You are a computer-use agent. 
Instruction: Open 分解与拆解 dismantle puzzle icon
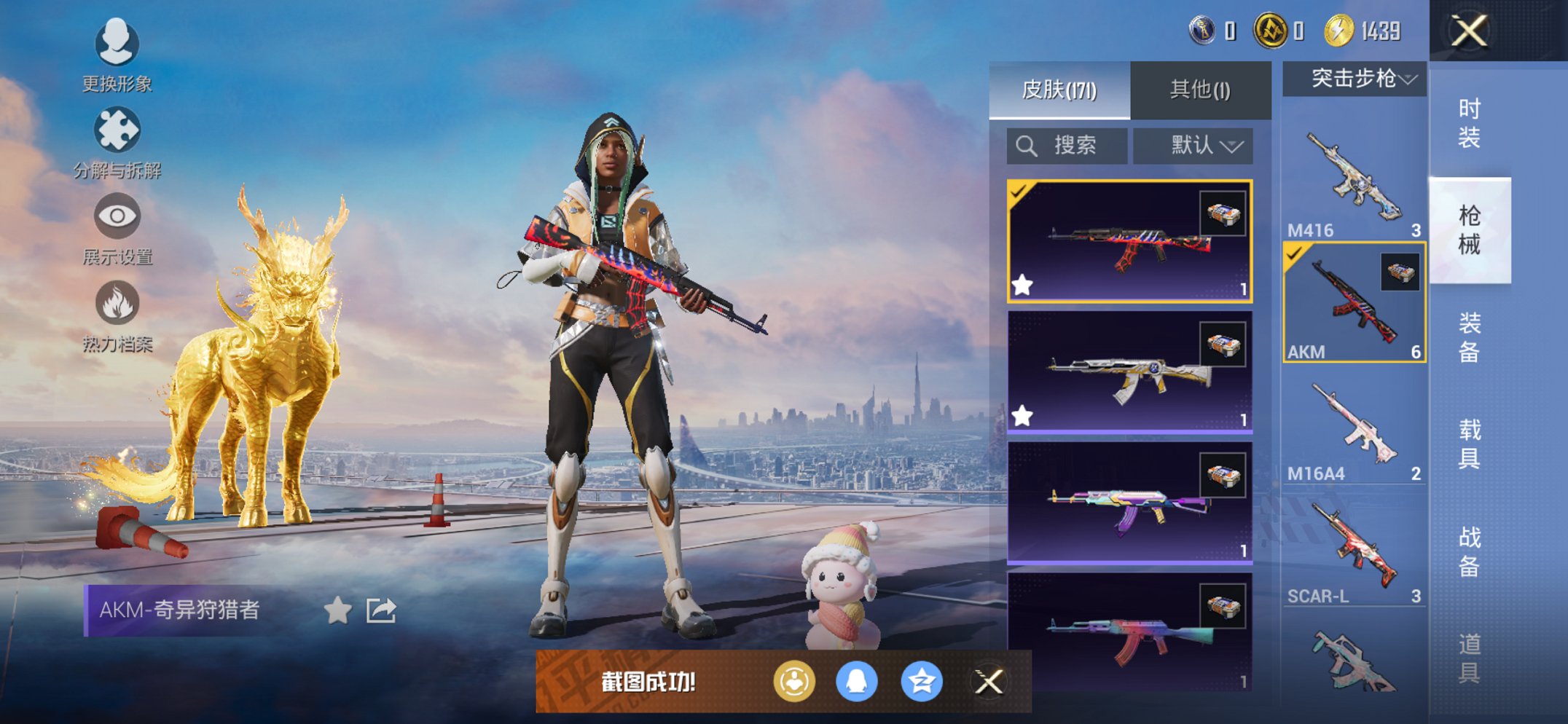[x=117, y=140]
